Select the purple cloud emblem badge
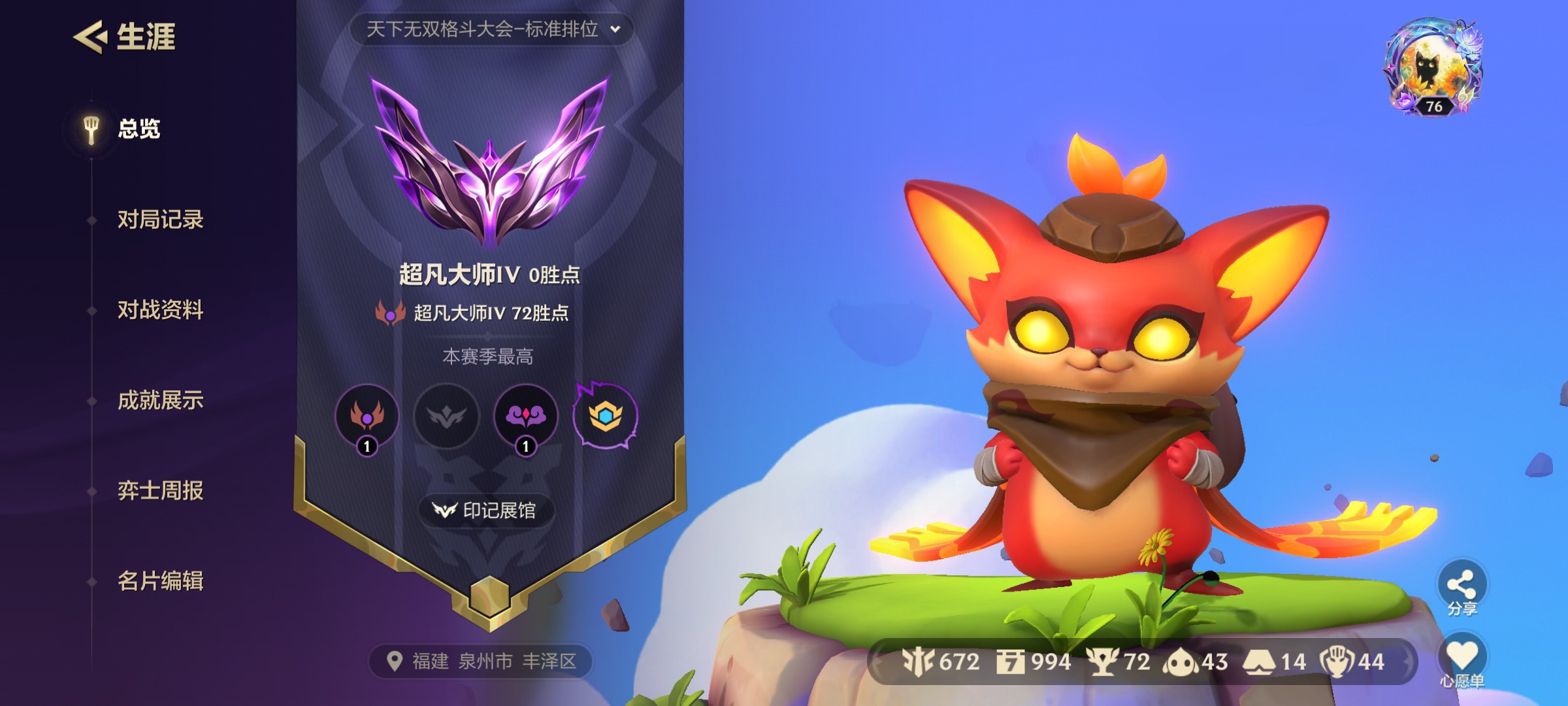This screenshot has width=1568, height=706. pos(526,416)
